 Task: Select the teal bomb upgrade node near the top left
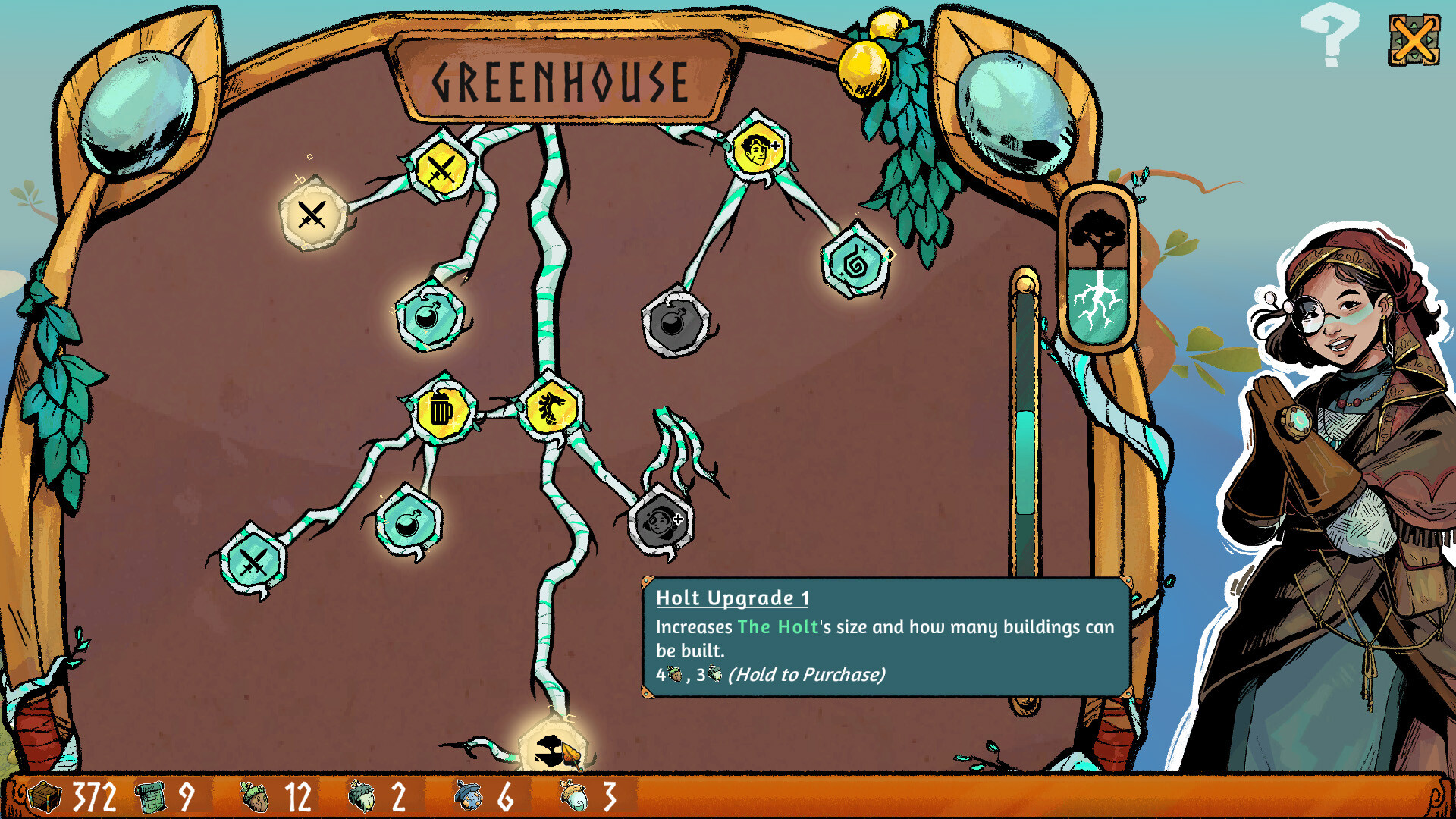tap(427, 323)
